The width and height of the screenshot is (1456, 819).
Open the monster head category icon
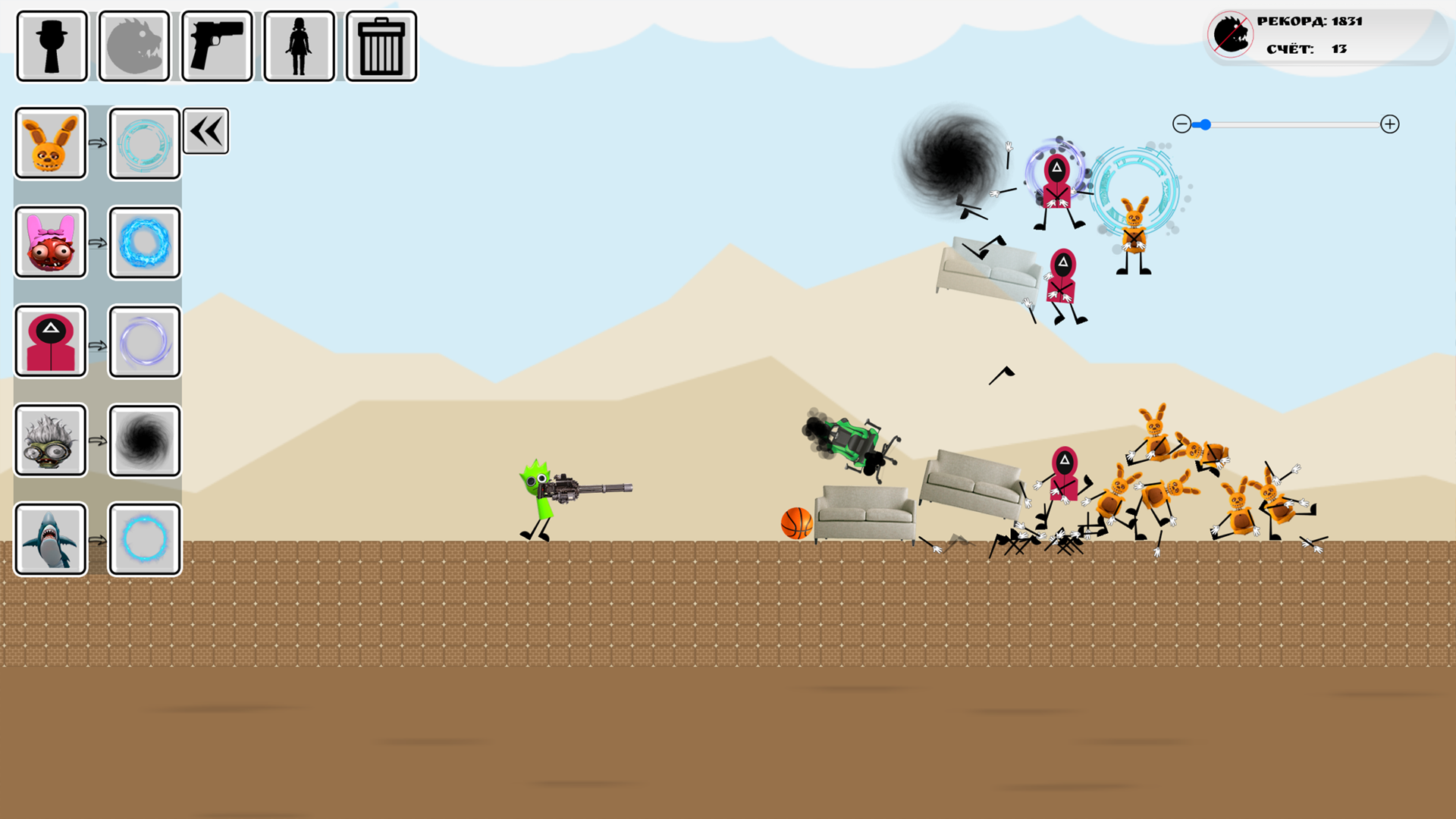pos(133,45)
